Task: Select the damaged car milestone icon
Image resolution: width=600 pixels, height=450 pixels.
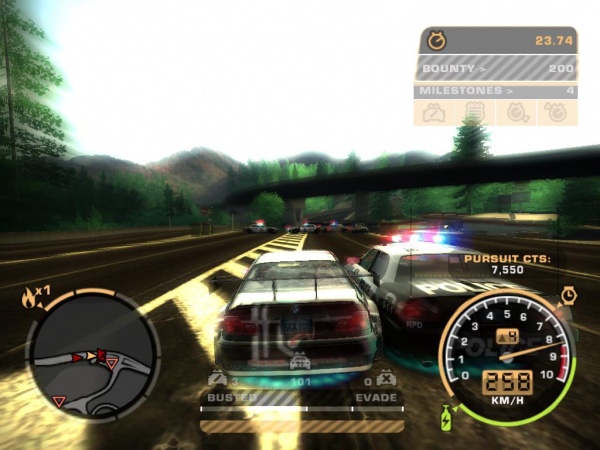Action: click(x=435, y=113)
